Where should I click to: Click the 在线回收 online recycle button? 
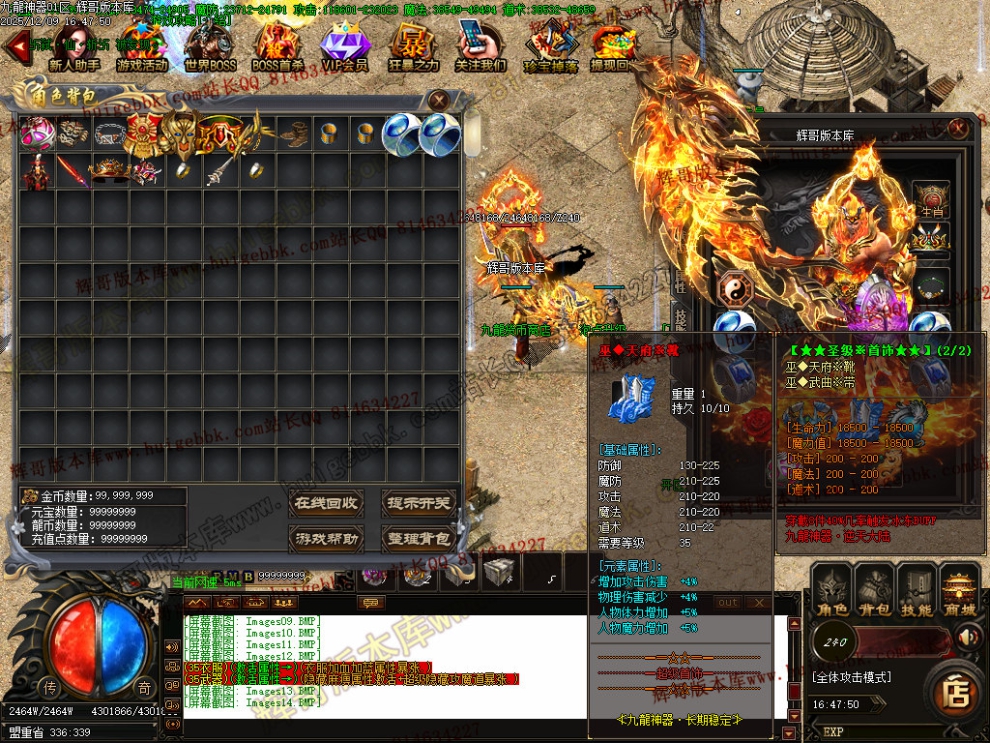click(x=325, y=503)
